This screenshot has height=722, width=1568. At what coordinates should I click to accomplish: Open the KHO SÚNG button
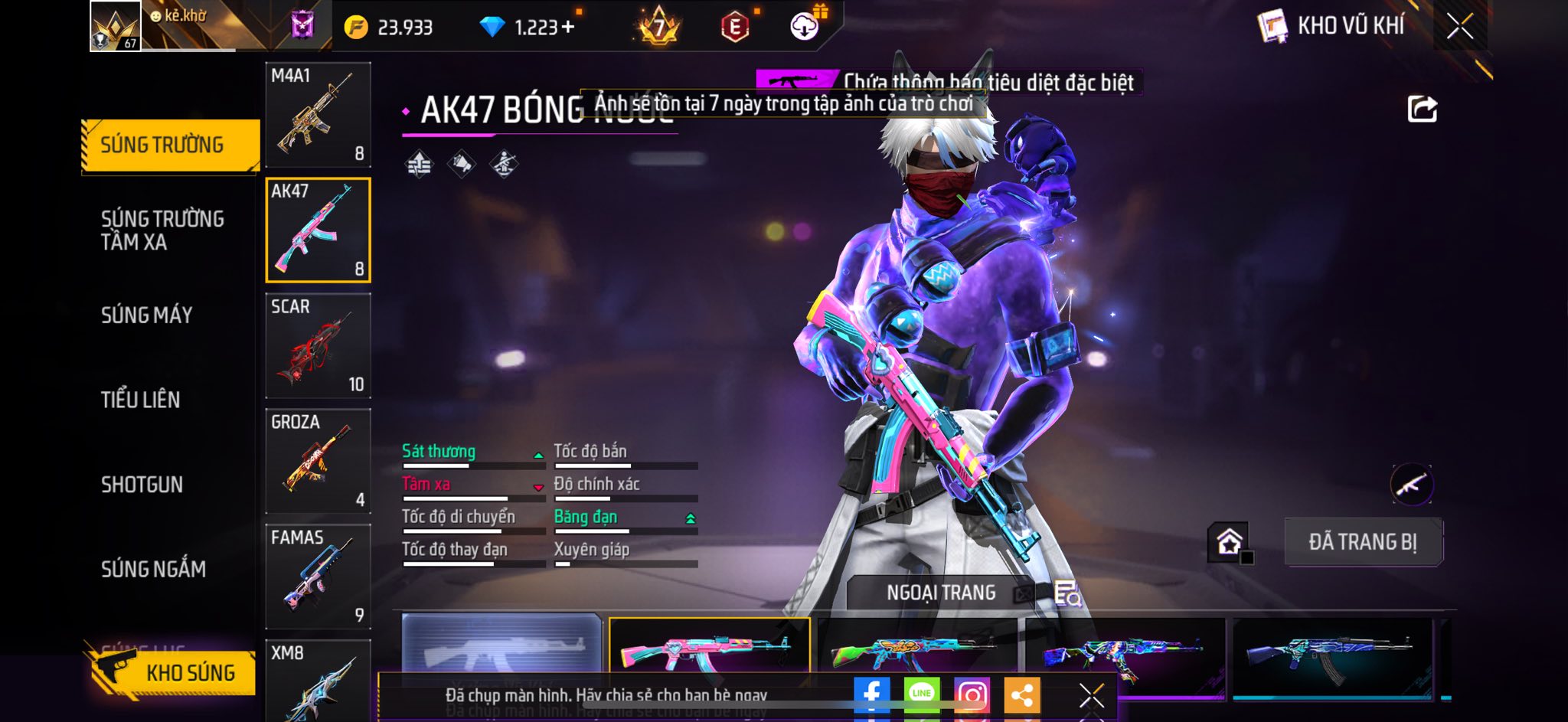coord(173,673)
